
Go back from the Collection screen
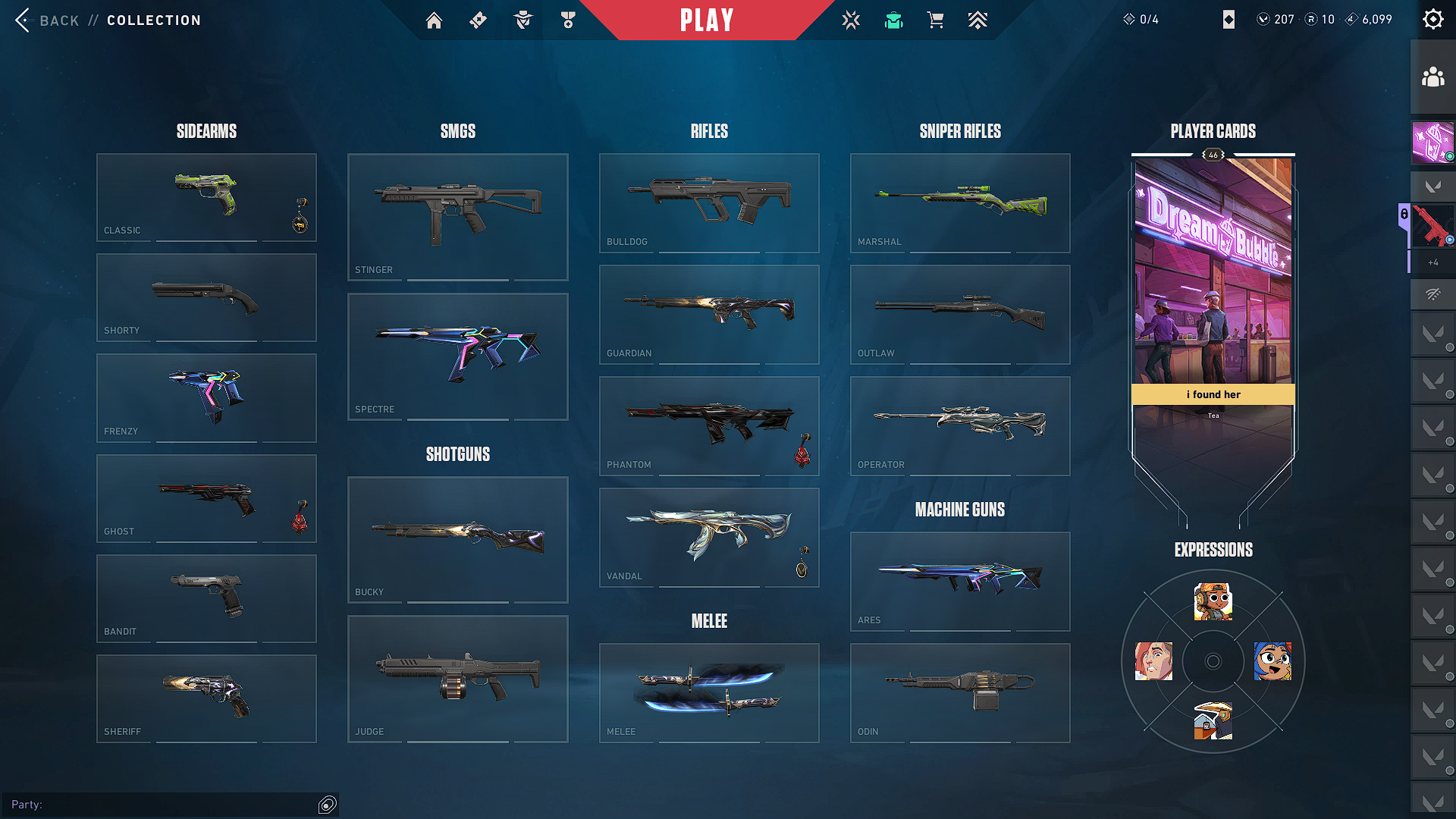[x=45, y=20]
